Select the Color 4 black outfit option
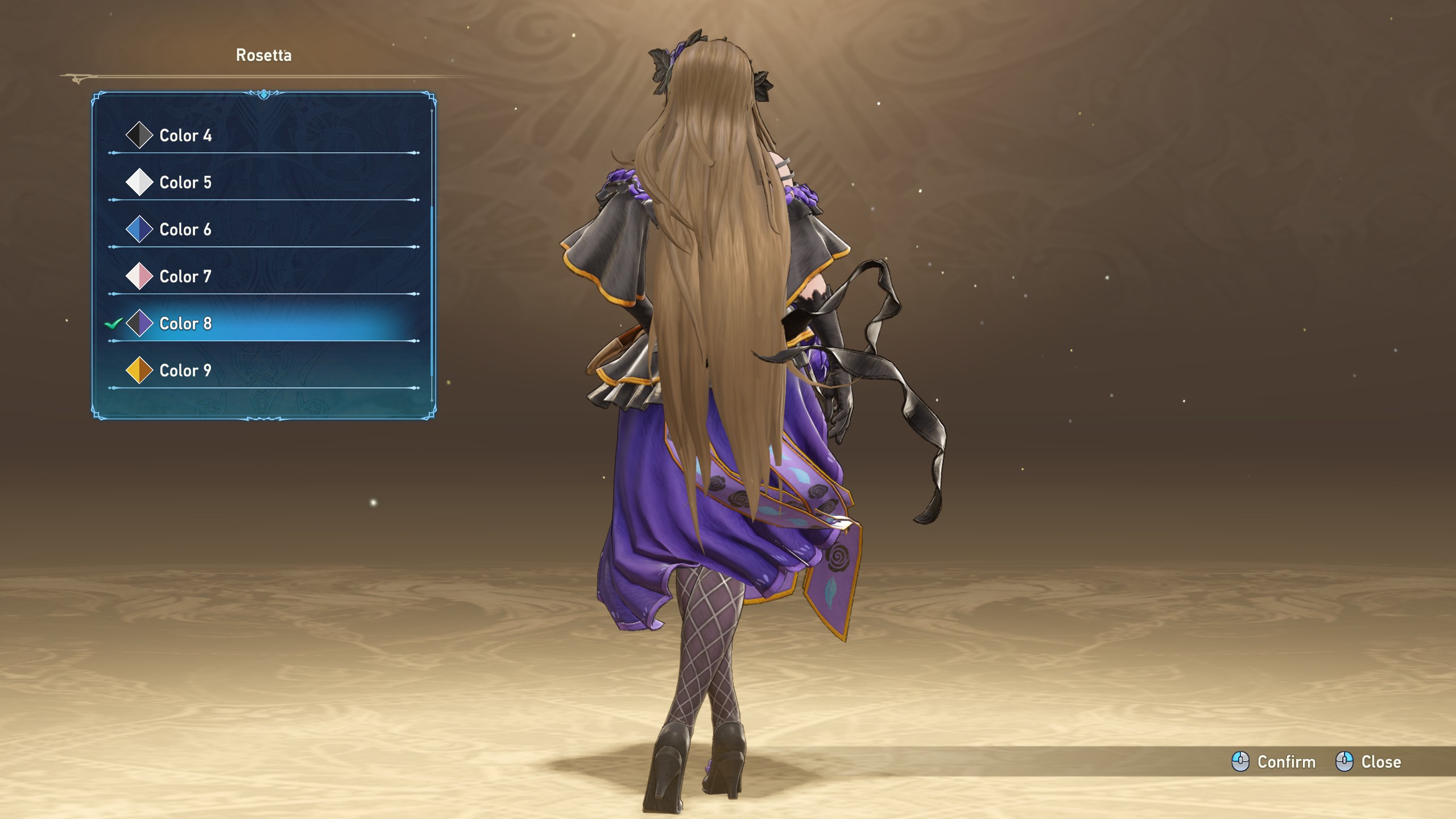 185,135
